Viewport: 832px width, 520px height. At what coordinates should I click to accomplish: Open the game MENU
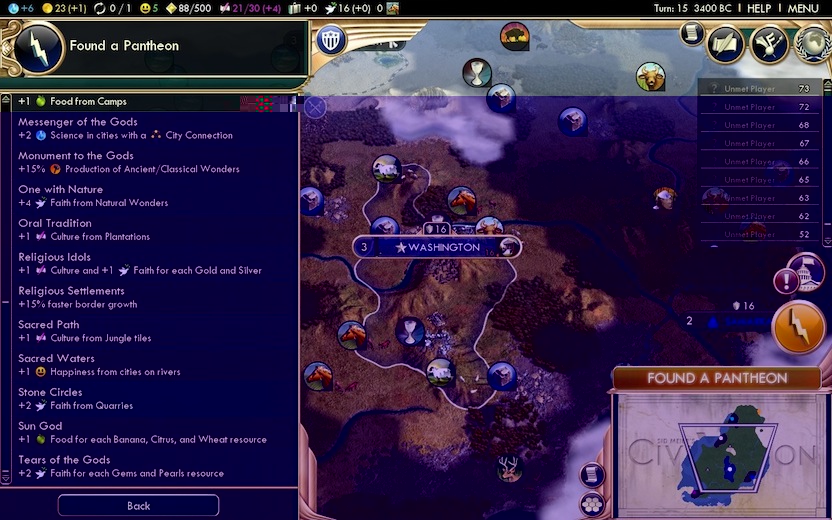[803, 8]
